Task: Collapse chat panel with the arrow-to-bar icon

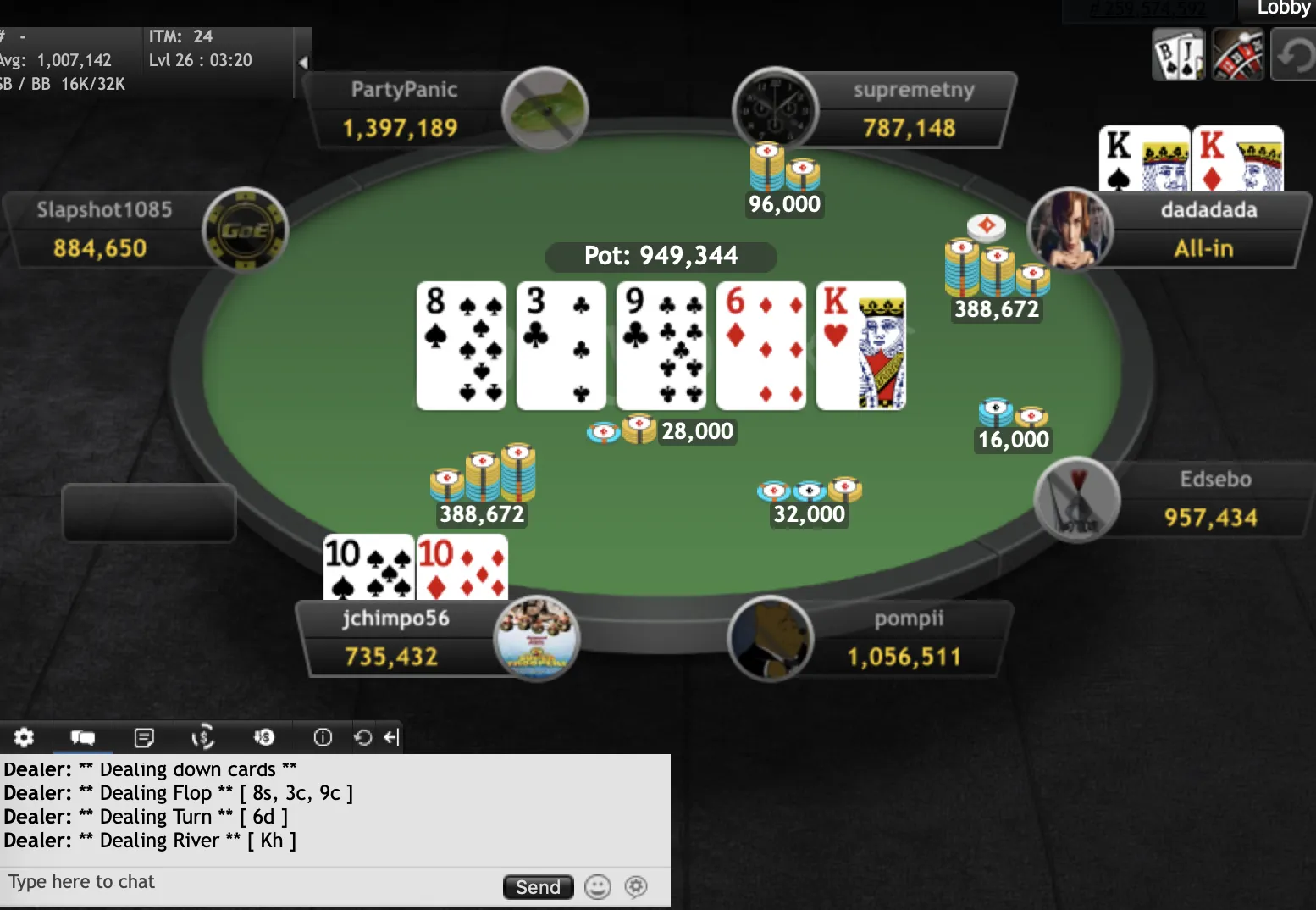Action: [x=390, y=737]
